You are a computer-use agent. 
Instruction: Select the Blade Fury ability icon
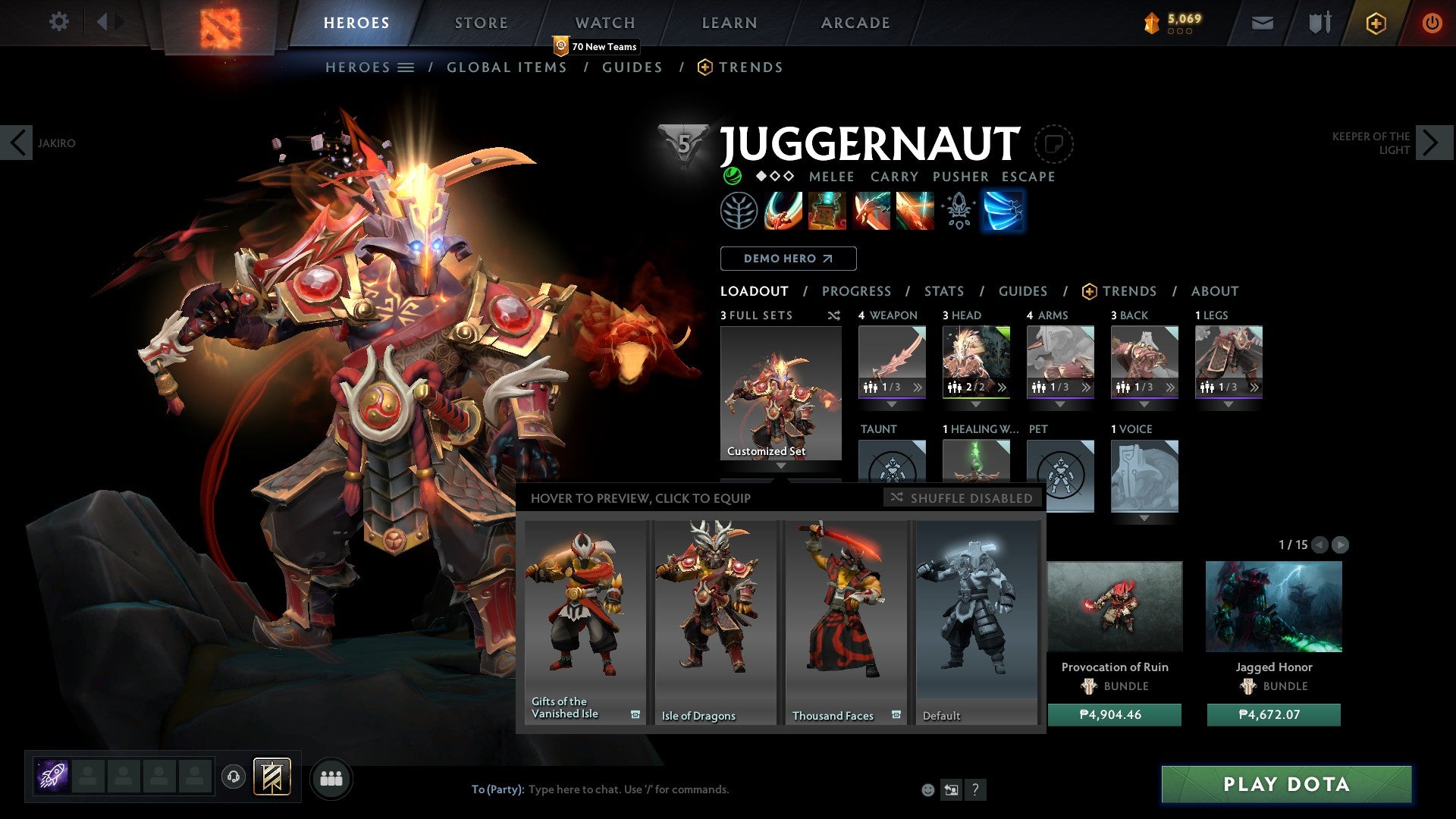click(x=785, y=211)
